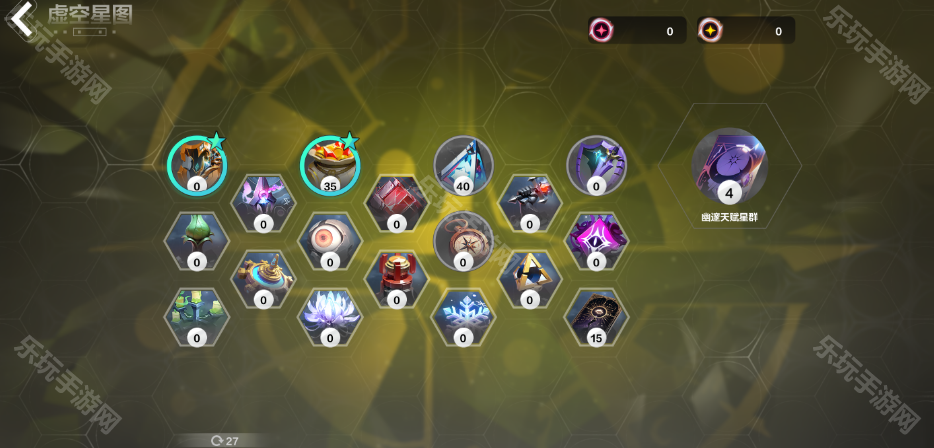Select the armored helmet star node
The width and height of the screenshot is (934, 448).
click(x=196, y=164)
